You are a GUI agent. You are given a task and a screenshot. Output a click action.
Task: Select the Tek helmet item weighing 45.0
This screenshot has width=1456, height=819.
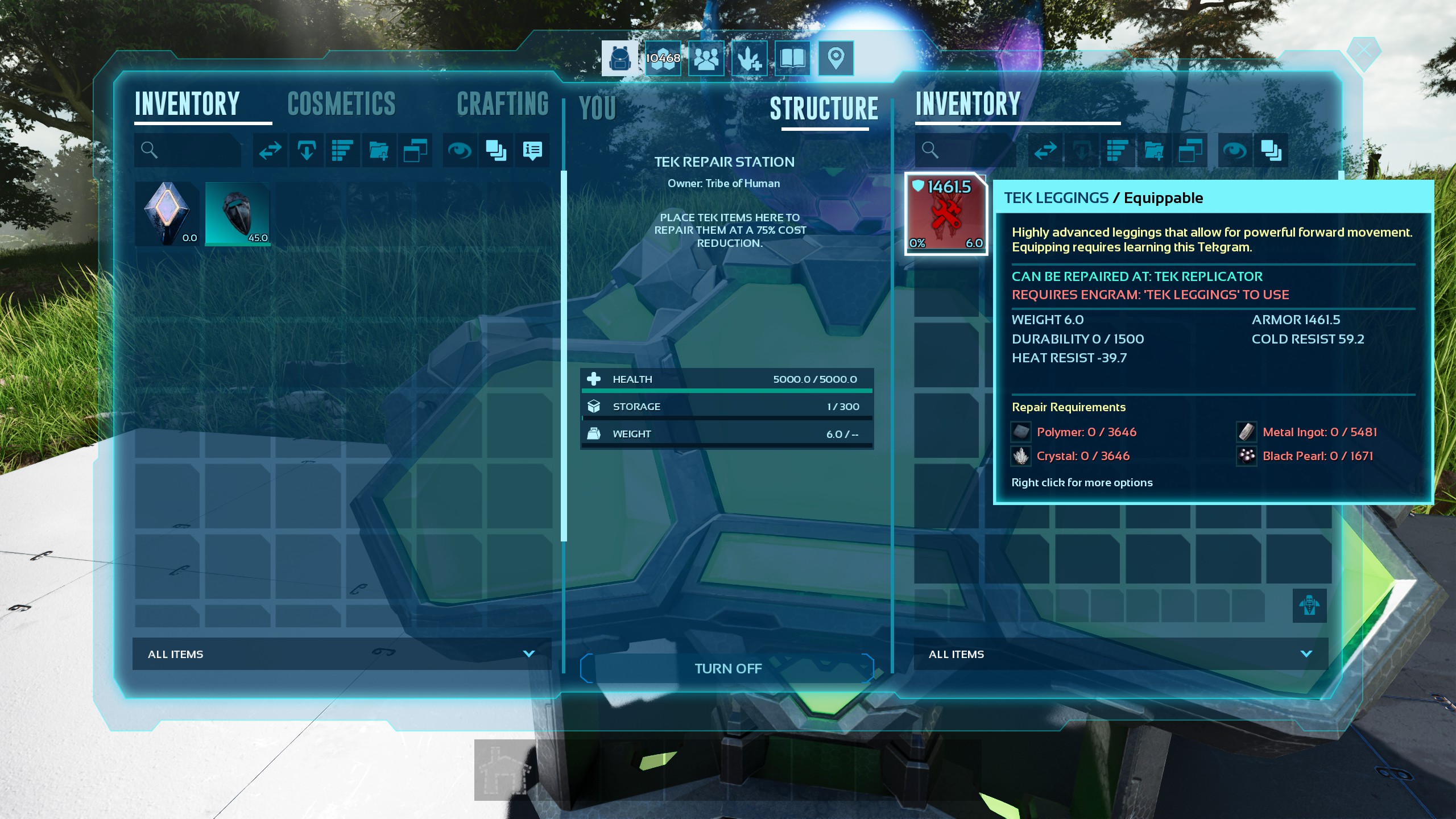pyautogui.click(x=237, y=214)
